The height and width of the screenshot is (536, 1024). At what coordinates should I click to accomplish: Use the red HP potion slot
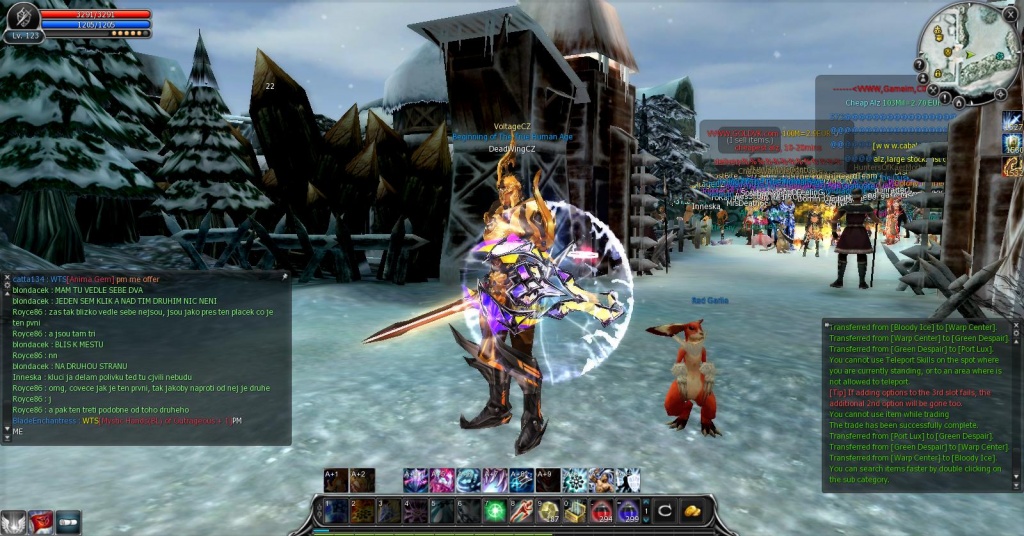click(x=602, y=511)
